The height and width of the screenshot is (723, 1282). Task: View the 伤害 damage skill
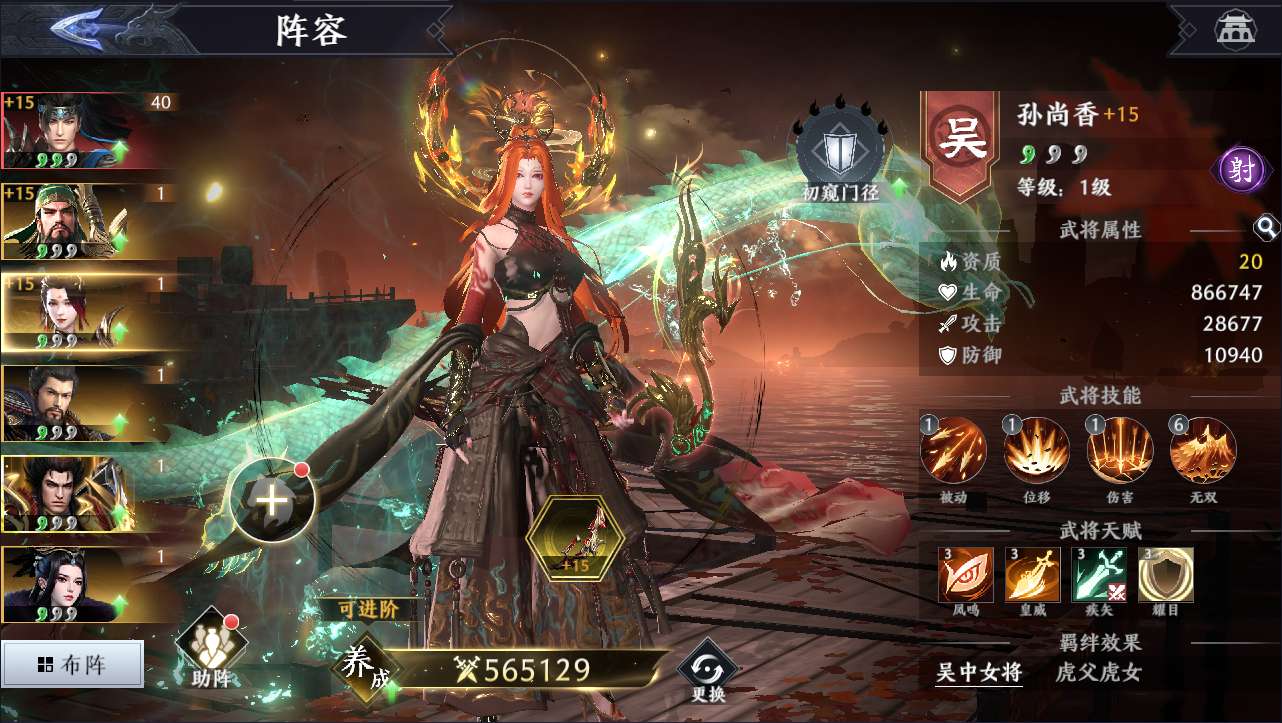[x=1119, y=452]
